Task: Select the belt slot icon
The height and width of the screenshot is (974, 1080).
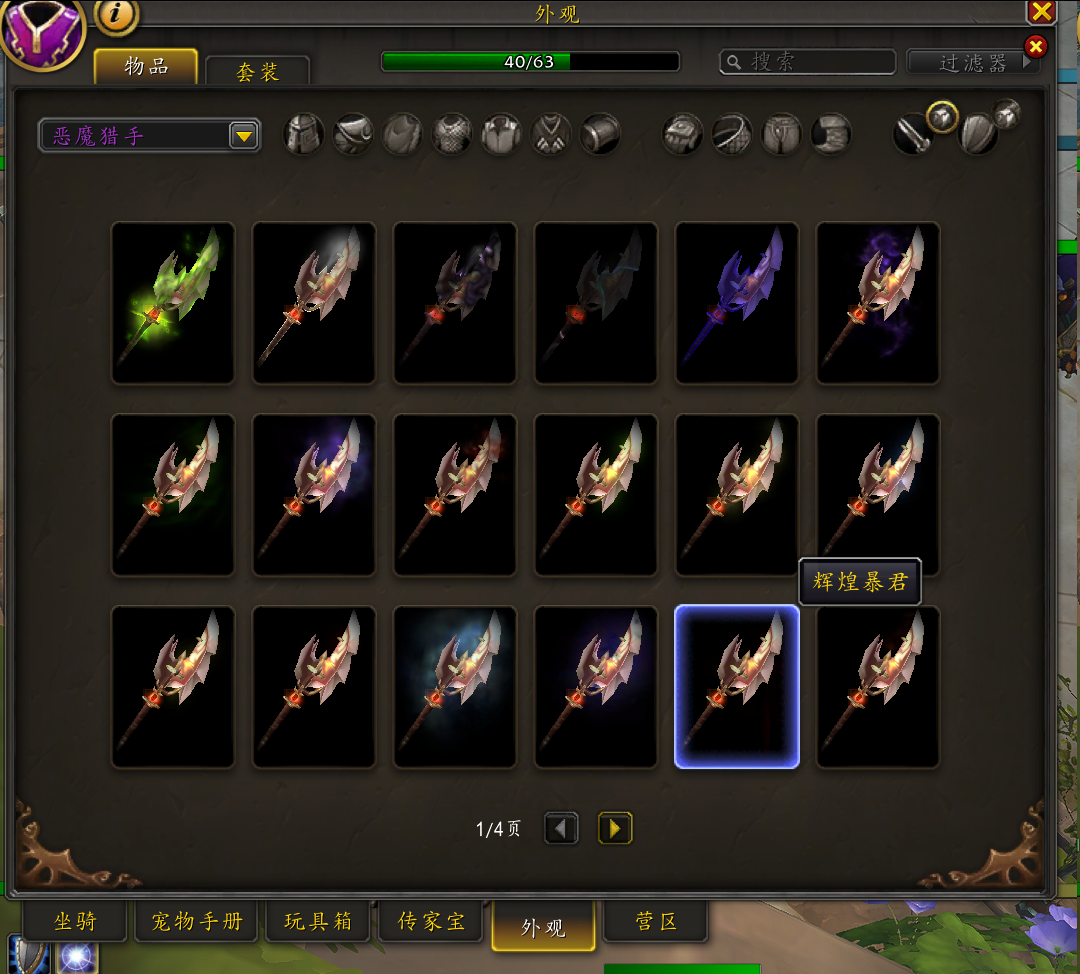Action: 732,134
